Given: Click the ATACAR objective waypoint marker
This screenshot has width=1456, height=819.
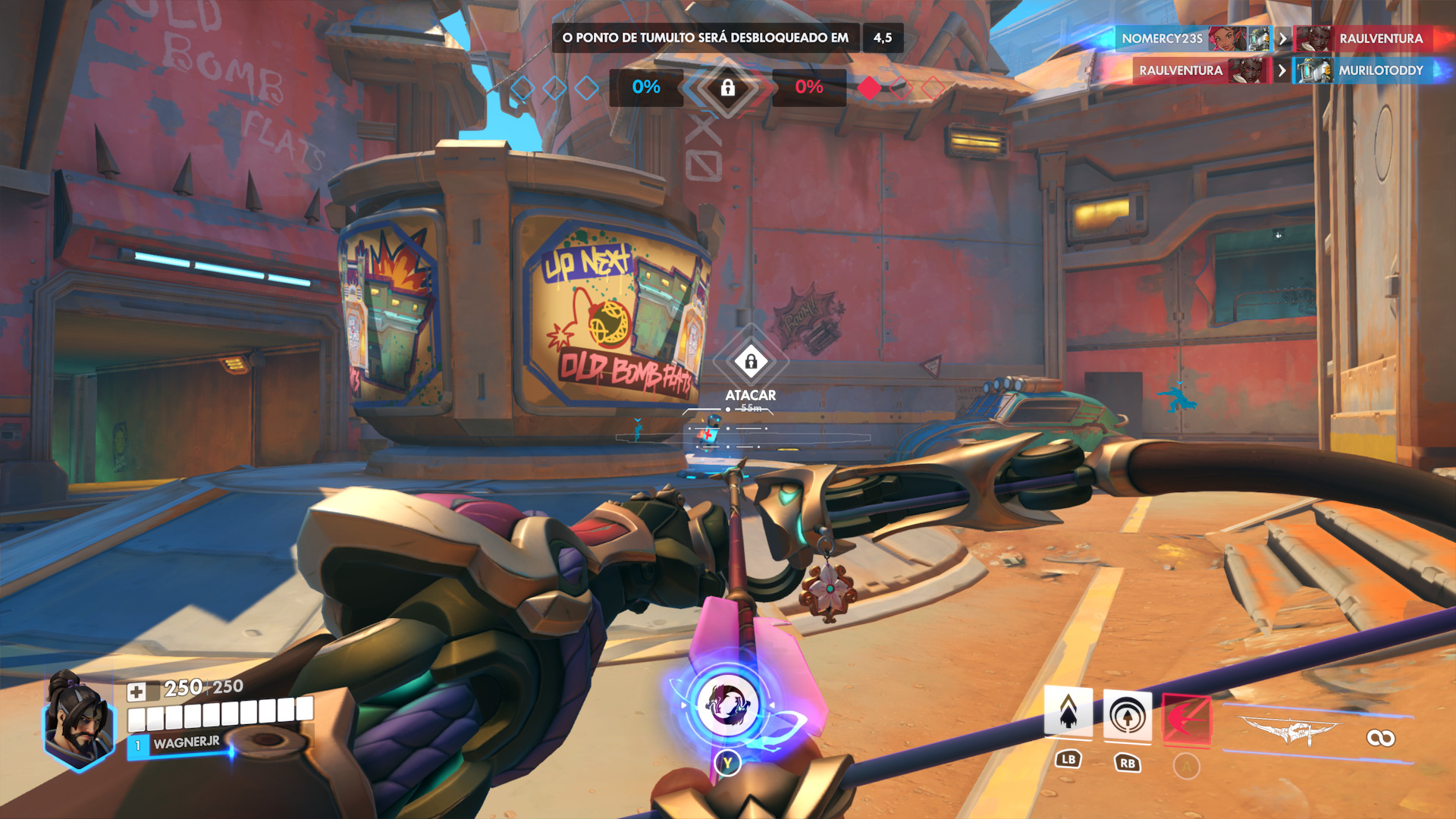Looking at the screenshot, I should (x=751, y=362).
